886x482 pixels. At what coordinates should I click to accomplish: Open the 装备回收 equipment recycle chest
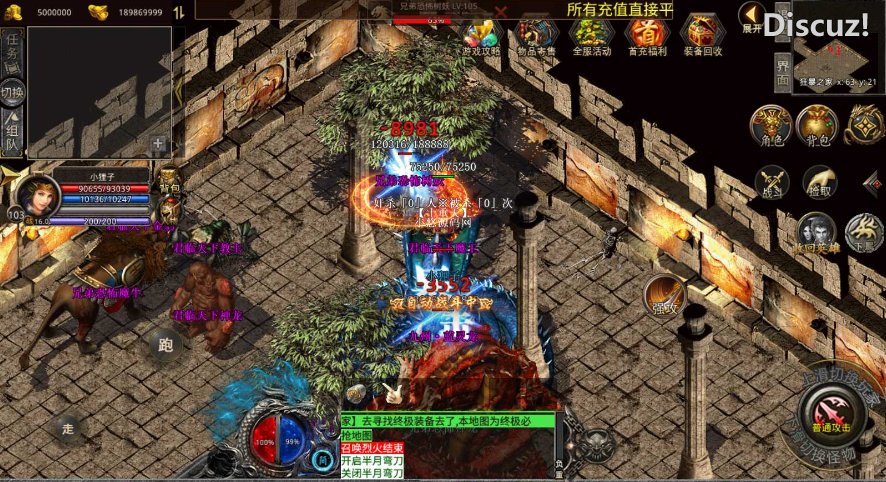(x=703, y=36)
